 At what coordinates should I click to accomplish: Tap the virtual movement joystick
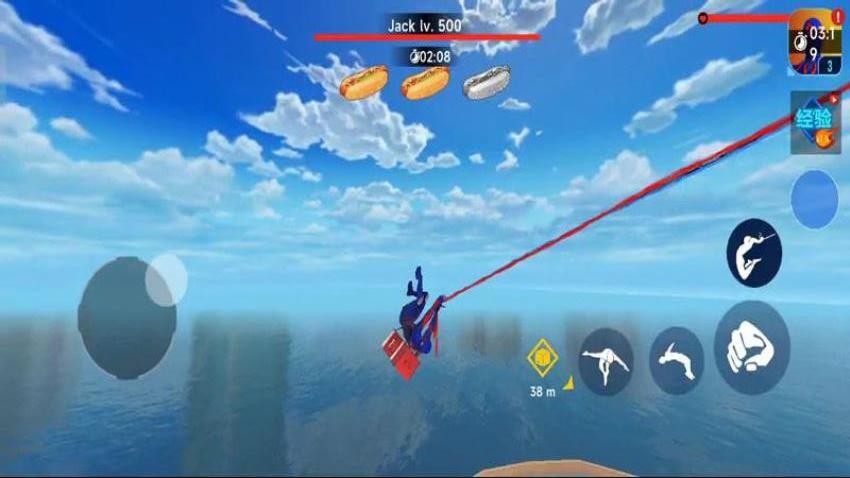click(x=128, y=315)
